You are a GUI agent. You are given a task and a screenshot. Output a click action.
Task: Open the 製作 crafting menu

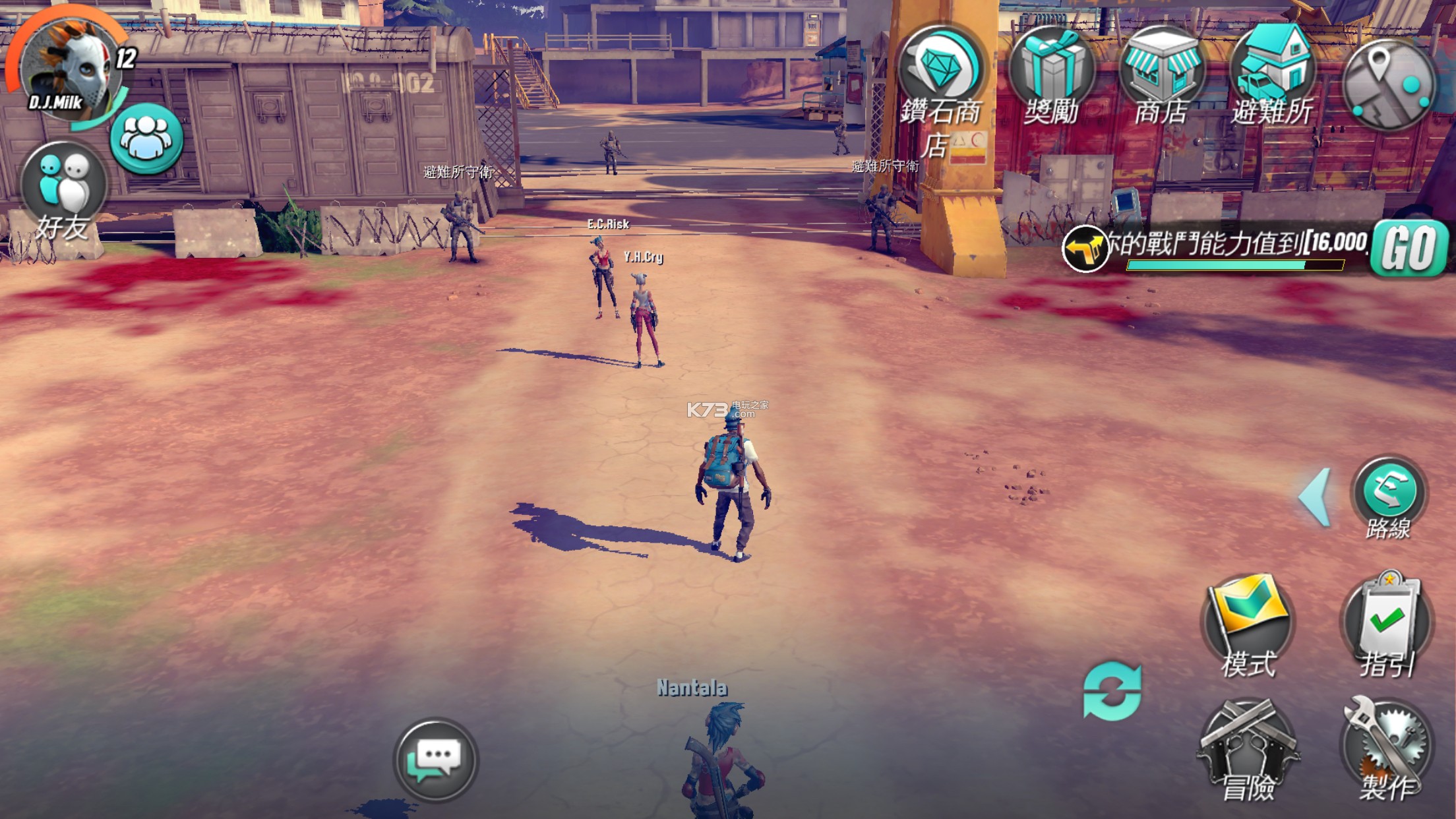[1387, 748]
